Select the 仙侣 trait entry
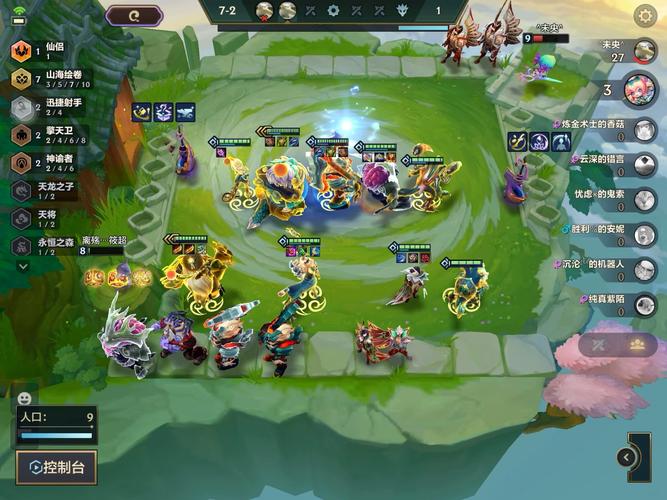The image size is (667, 500). click(45, 52)
